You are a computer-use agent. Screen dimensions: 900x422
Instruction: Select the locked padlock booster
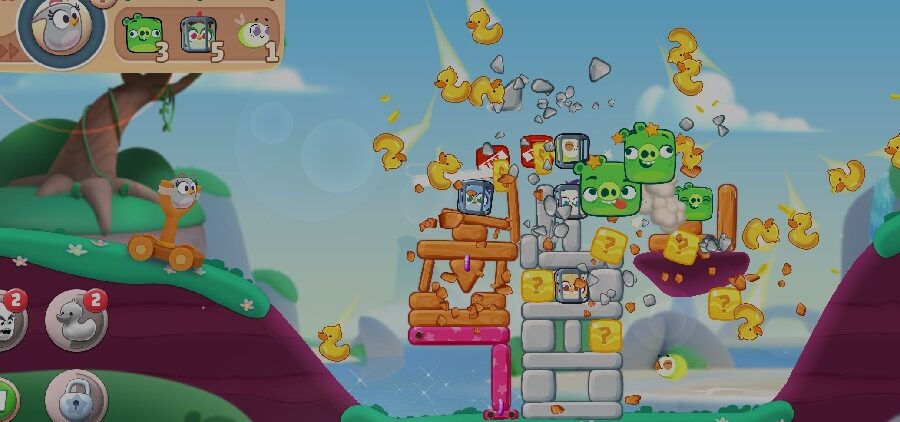pos(73,398)
